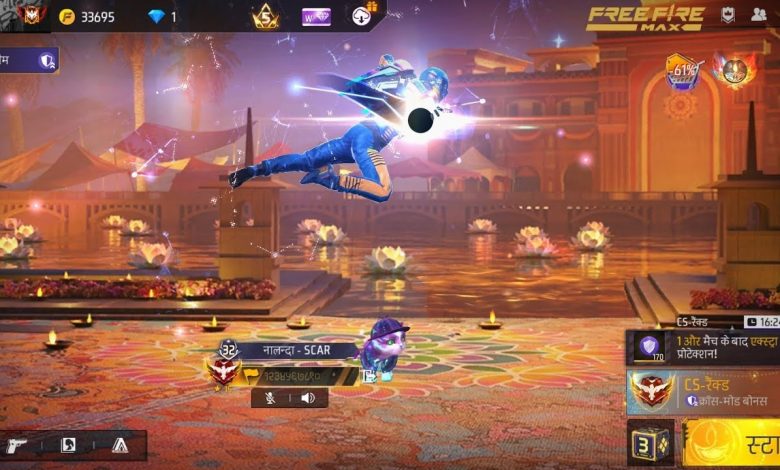
Task: Toggle the speaker voice output
Action: click(308, 398)
